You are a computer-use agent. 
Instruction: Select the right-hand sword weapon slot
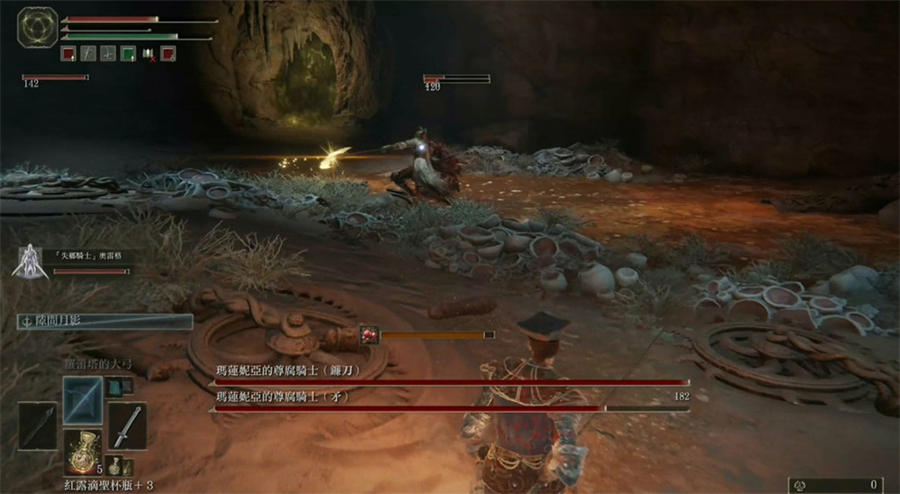pyautogui.click(x=128, y=425)
